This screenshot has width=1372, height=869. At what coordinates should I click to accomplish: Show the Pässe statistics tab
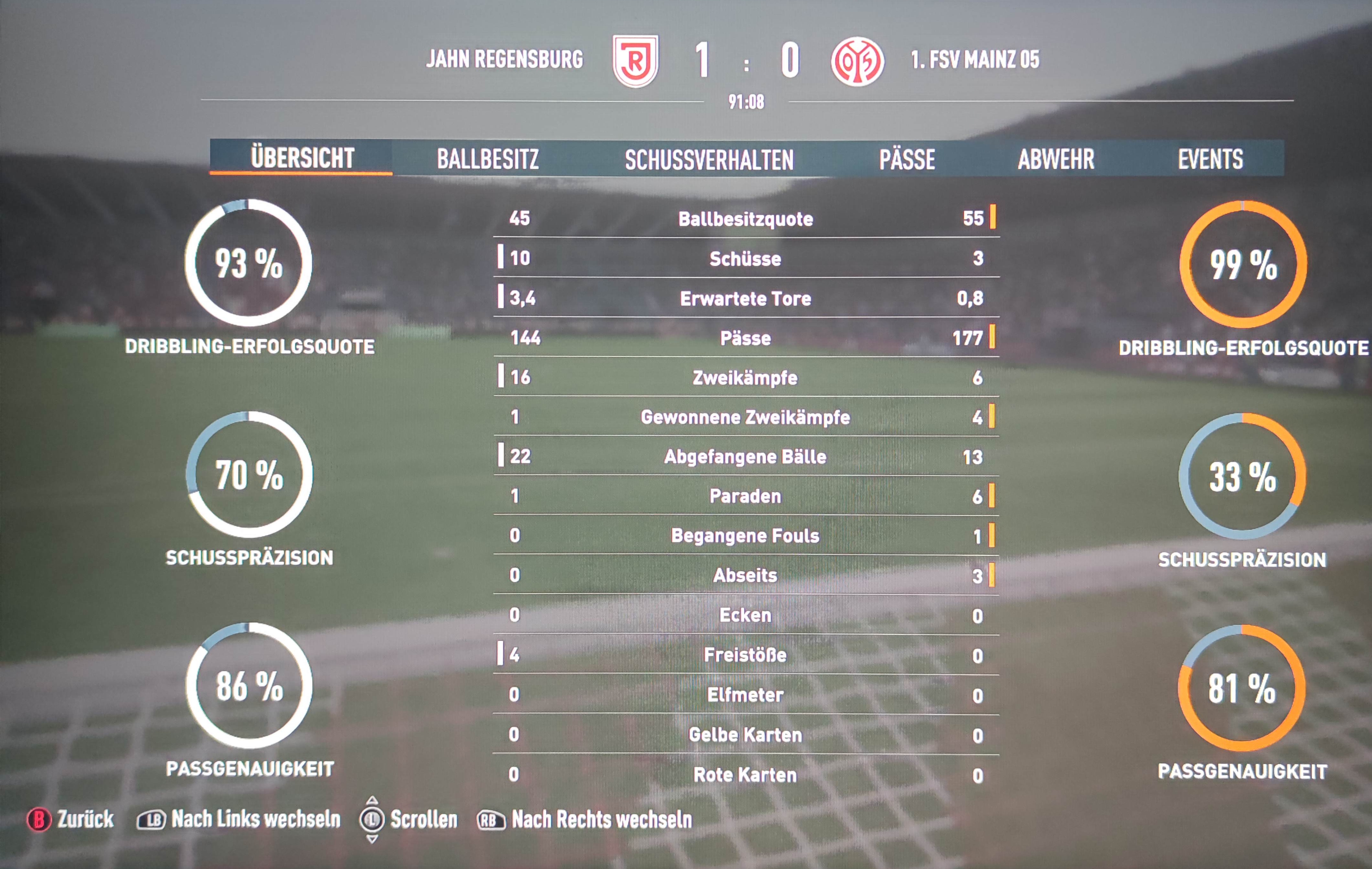point(907,159)
